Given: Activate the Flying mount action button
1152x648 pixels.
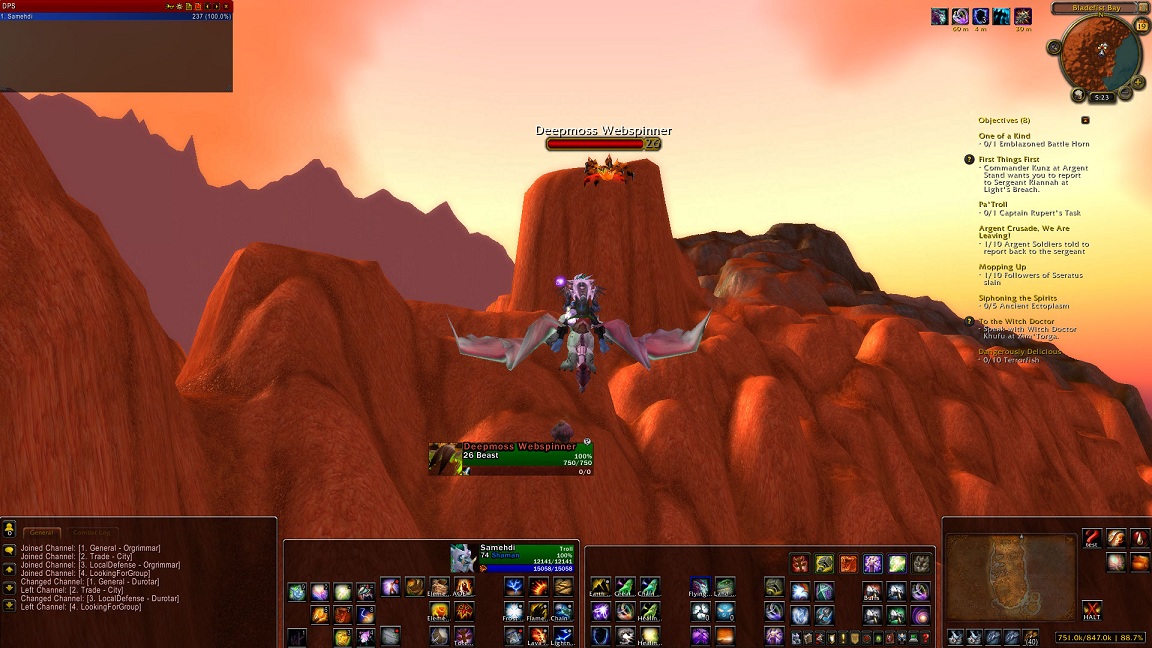Looking at the screenshot, I should tap(700, 586).
